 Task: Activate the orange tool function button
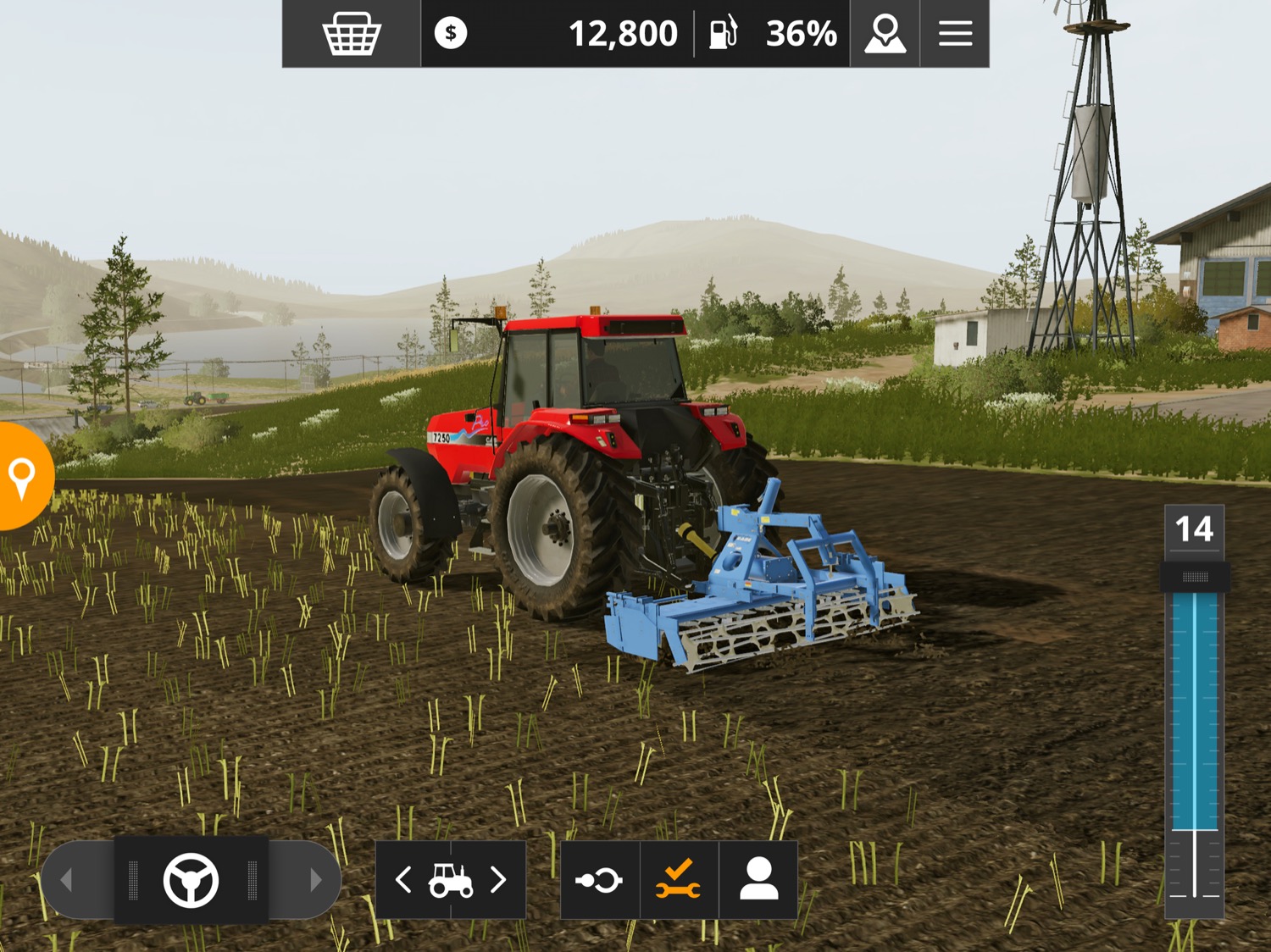pos(679,880)
